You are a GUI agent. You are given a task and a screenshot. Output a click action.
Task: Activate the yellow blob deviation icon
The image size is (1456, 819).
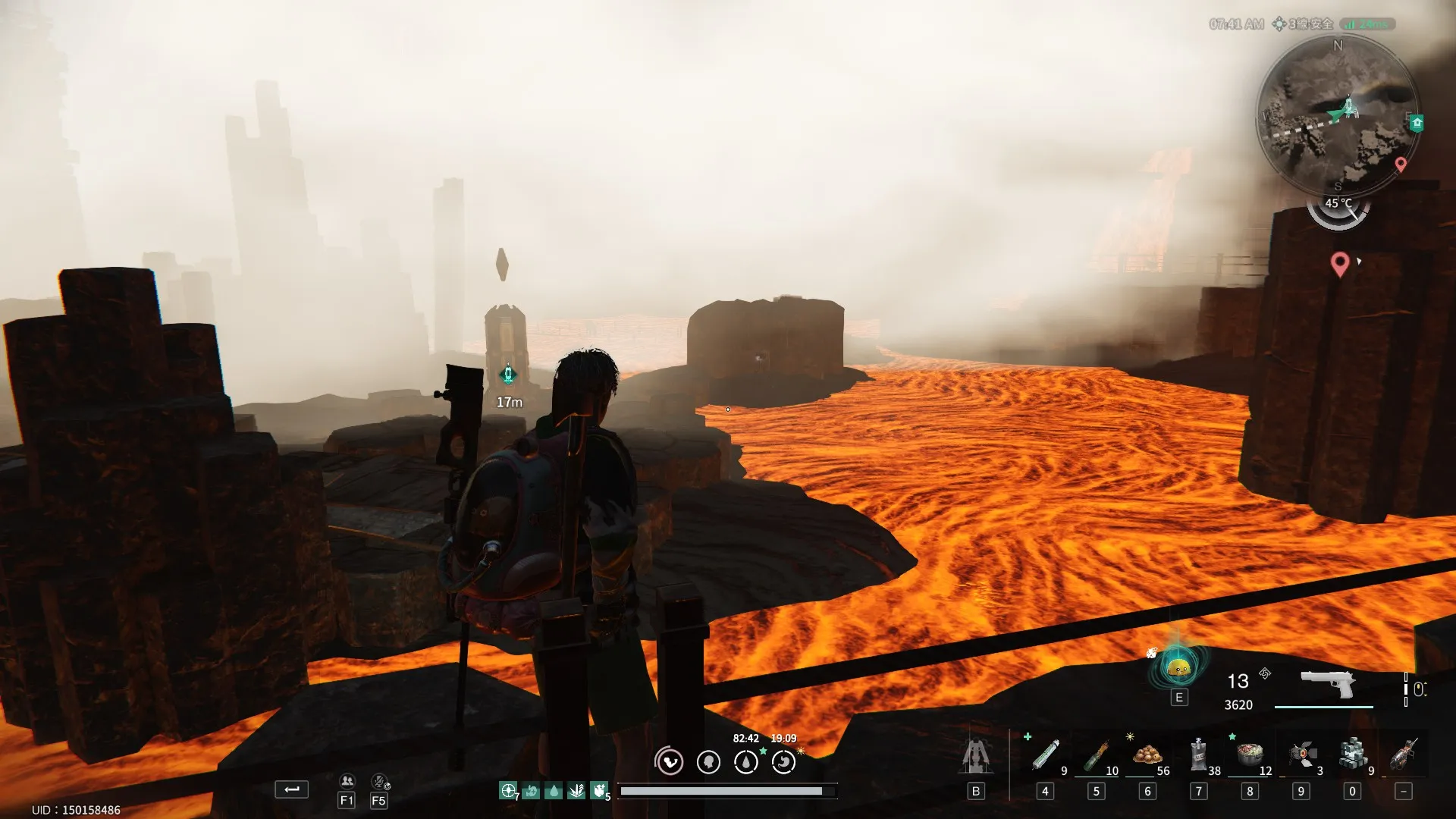click(x=1178, y=668)
